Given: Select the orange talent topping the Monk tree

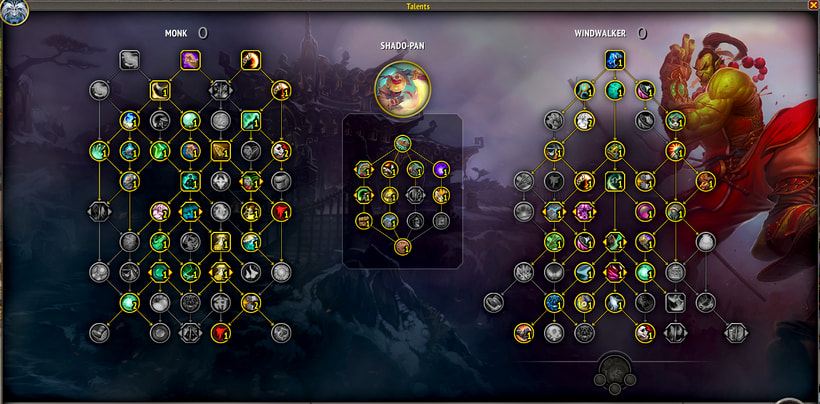Looking at the screenshot, I should [x=250, y=60].
